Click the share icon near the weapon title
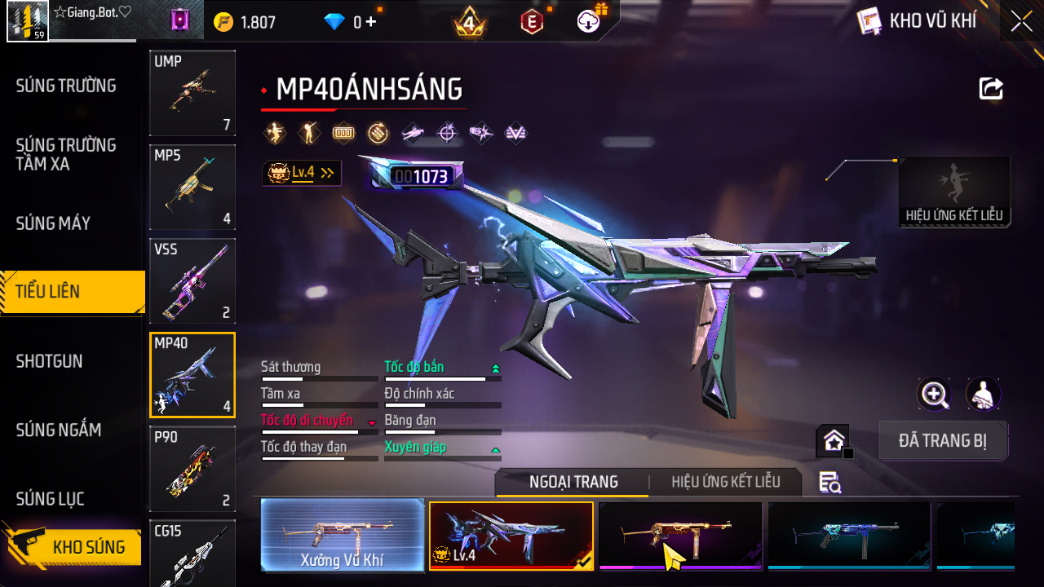Screen dimensions: 1044x587 point(990,89)
